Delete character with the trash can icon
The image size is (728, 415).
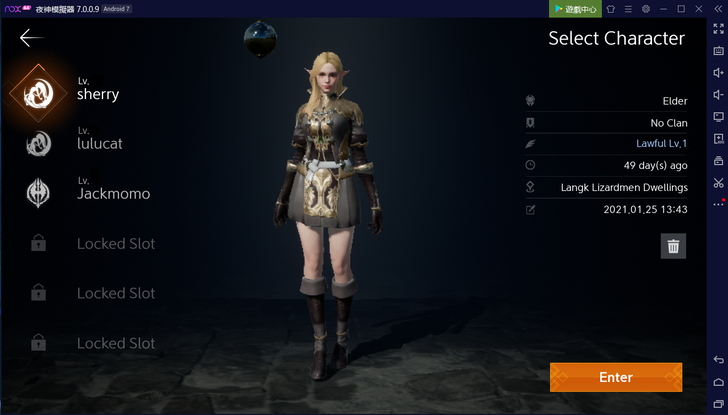[x=673, y=246]
